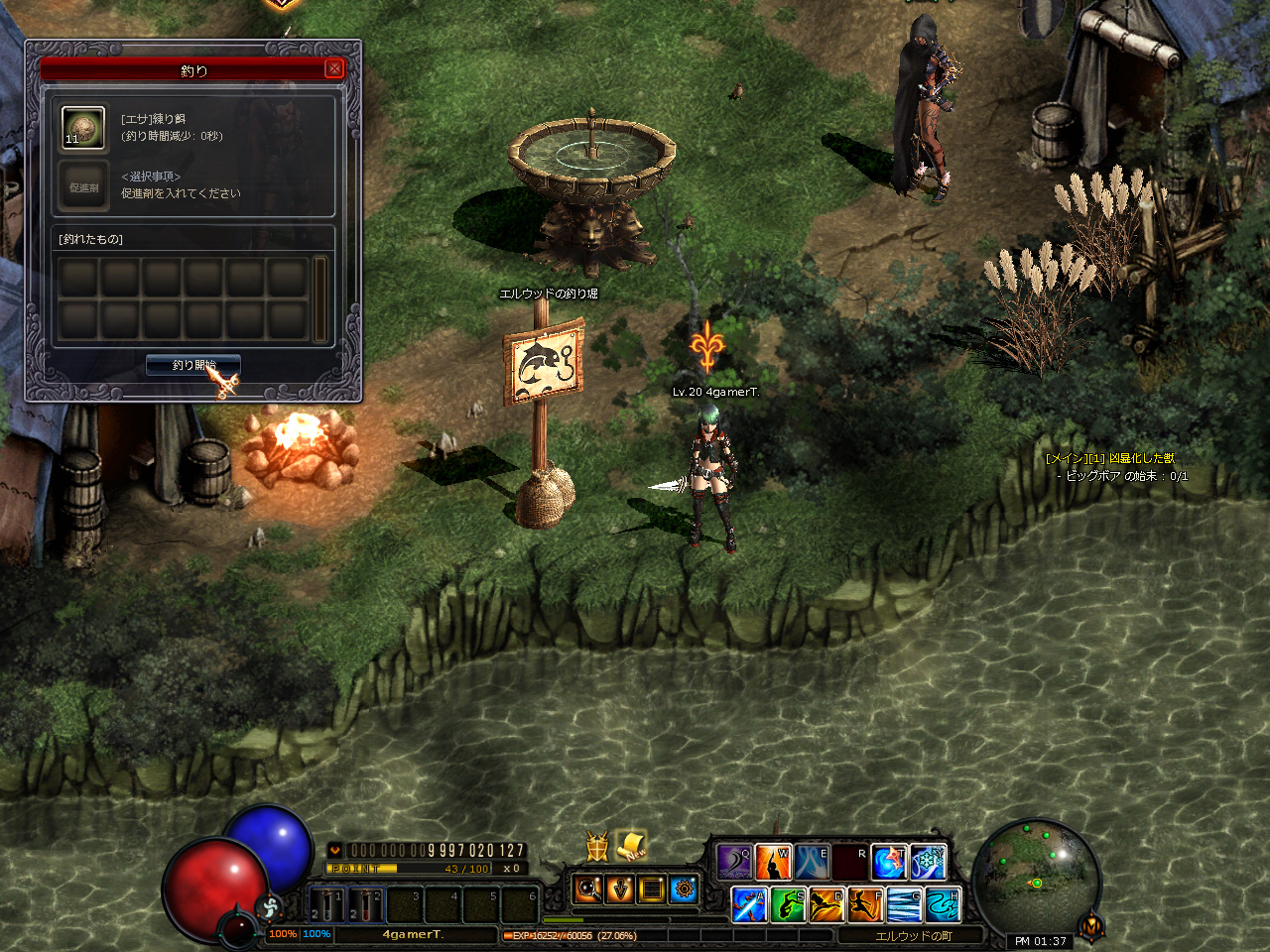Trigger the S green kick skill
1270x952 pixels.
point(788,904)
